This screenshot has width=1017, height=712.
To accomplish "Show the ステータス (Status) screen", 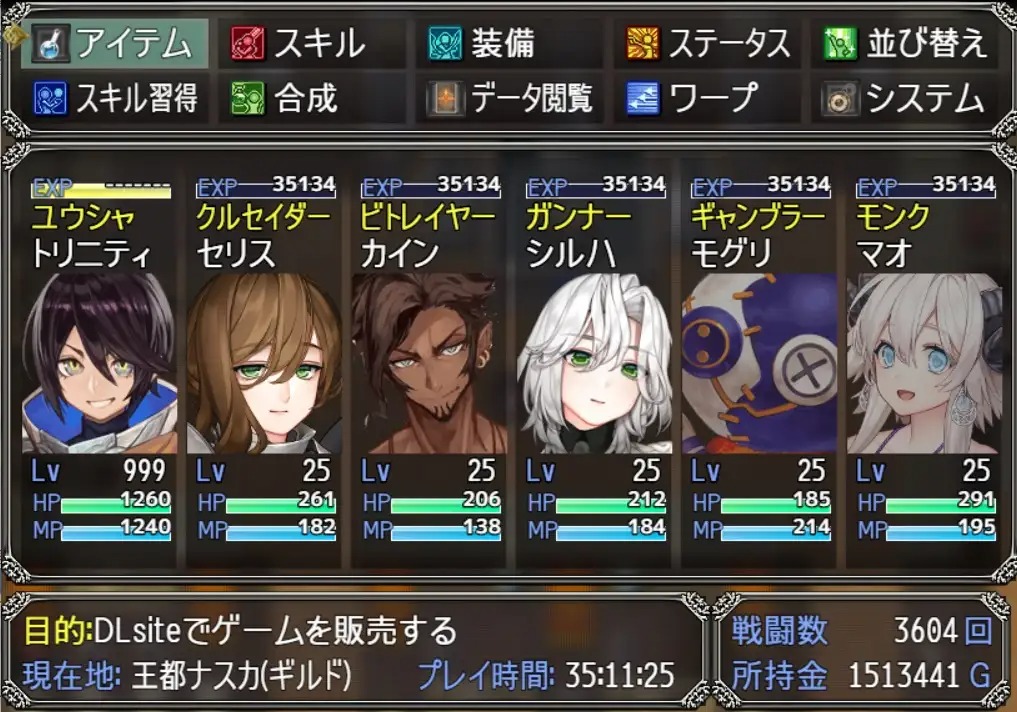I will [x=705, y=43].
